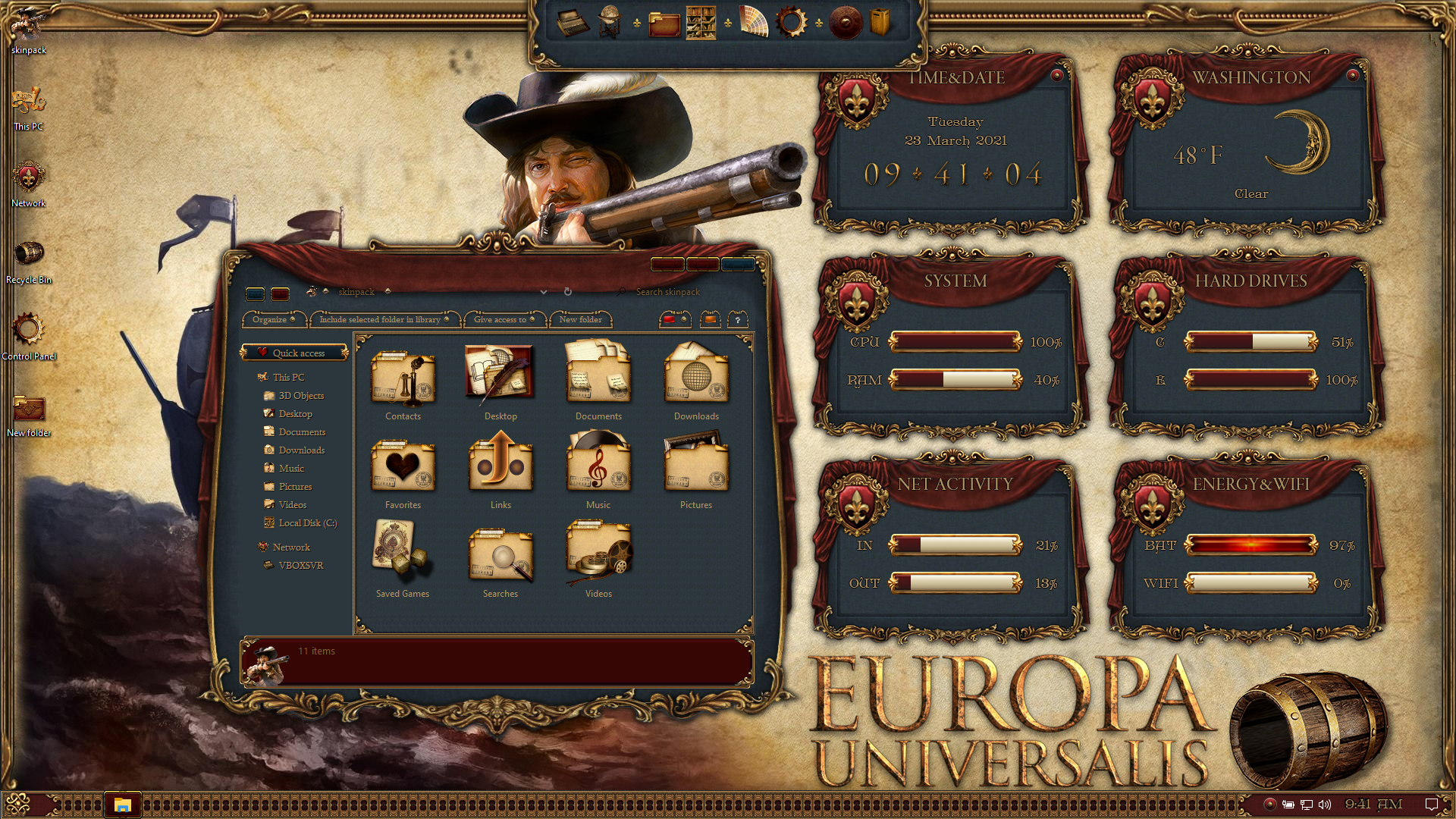Open the Give access to menu
The width and height of the screenshot is (1456, 819).
pos(504,320)
